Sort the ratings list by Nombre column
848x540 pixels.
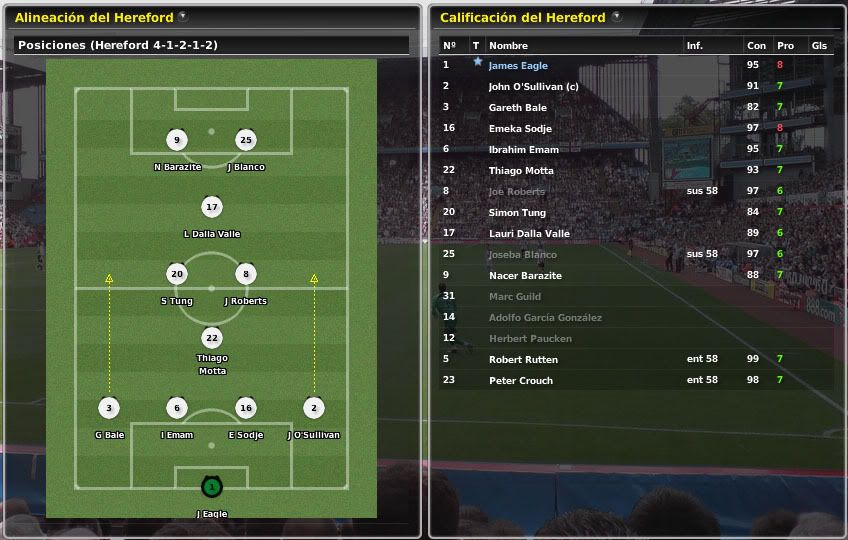coord(508,45)
